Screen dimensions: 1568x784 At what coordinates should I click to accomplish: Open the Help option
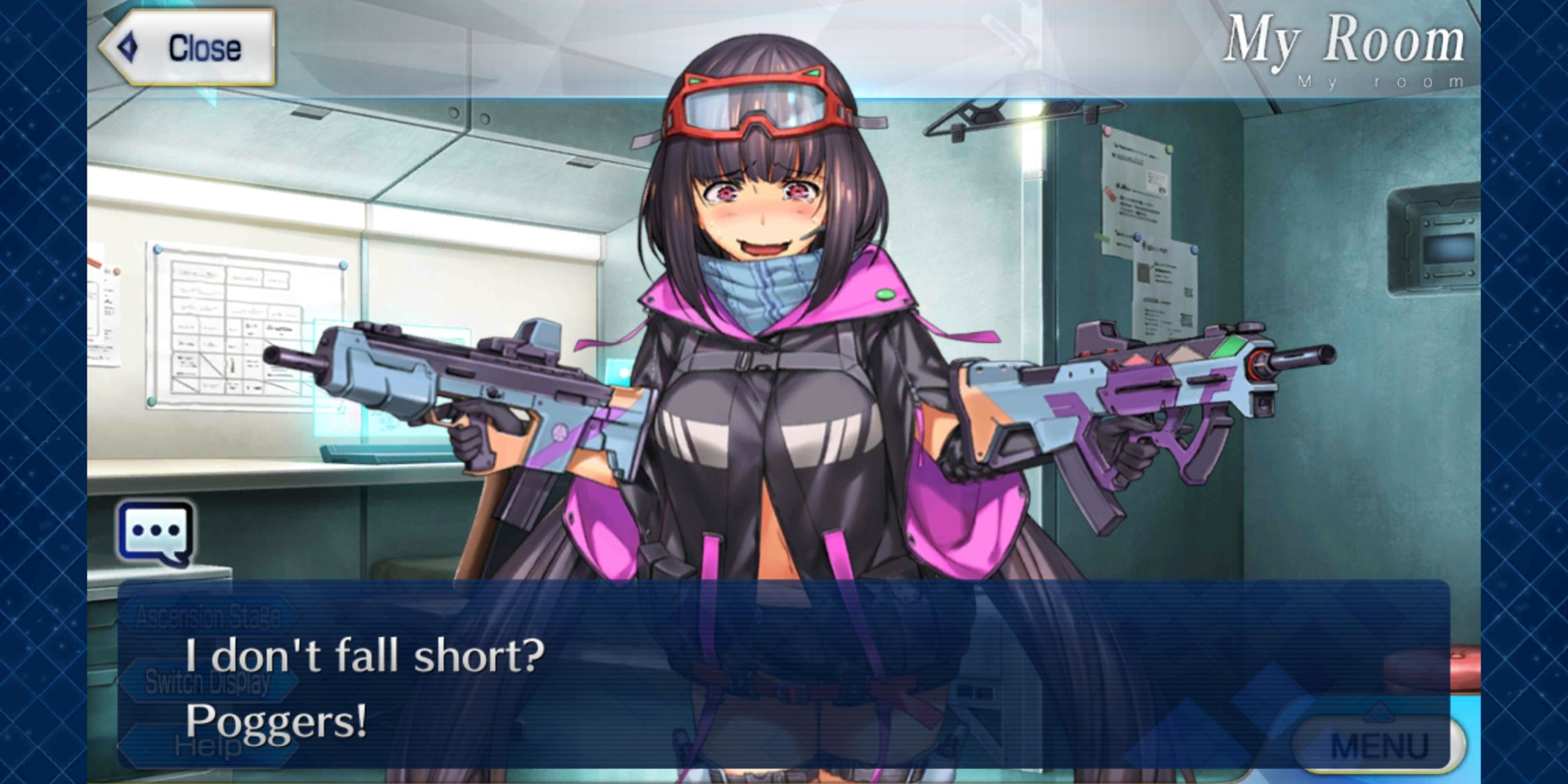tap(207, 746)
